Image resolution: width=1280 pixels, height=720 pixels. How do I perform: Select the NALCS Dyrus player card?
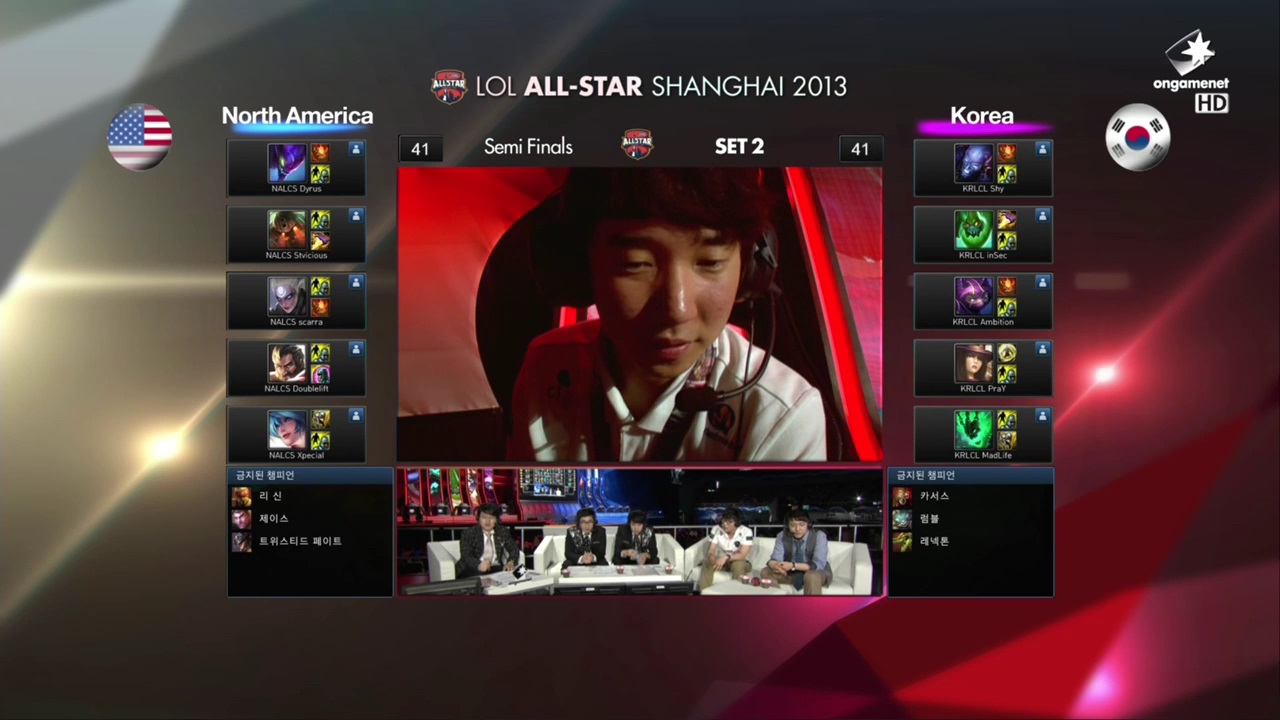296,168
